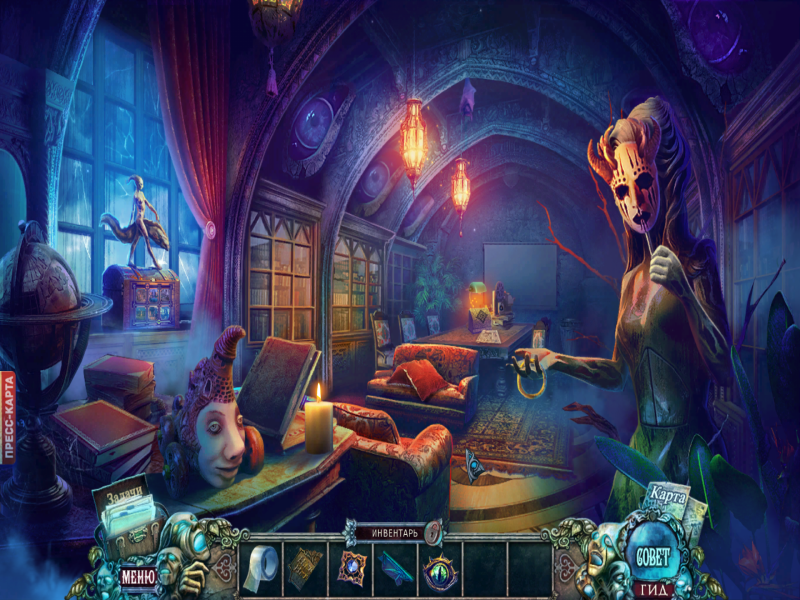Image resolution: width=800 pixels, height=600 pixels.
Task: Select the round green eye medallion
Action: (438, 570)
